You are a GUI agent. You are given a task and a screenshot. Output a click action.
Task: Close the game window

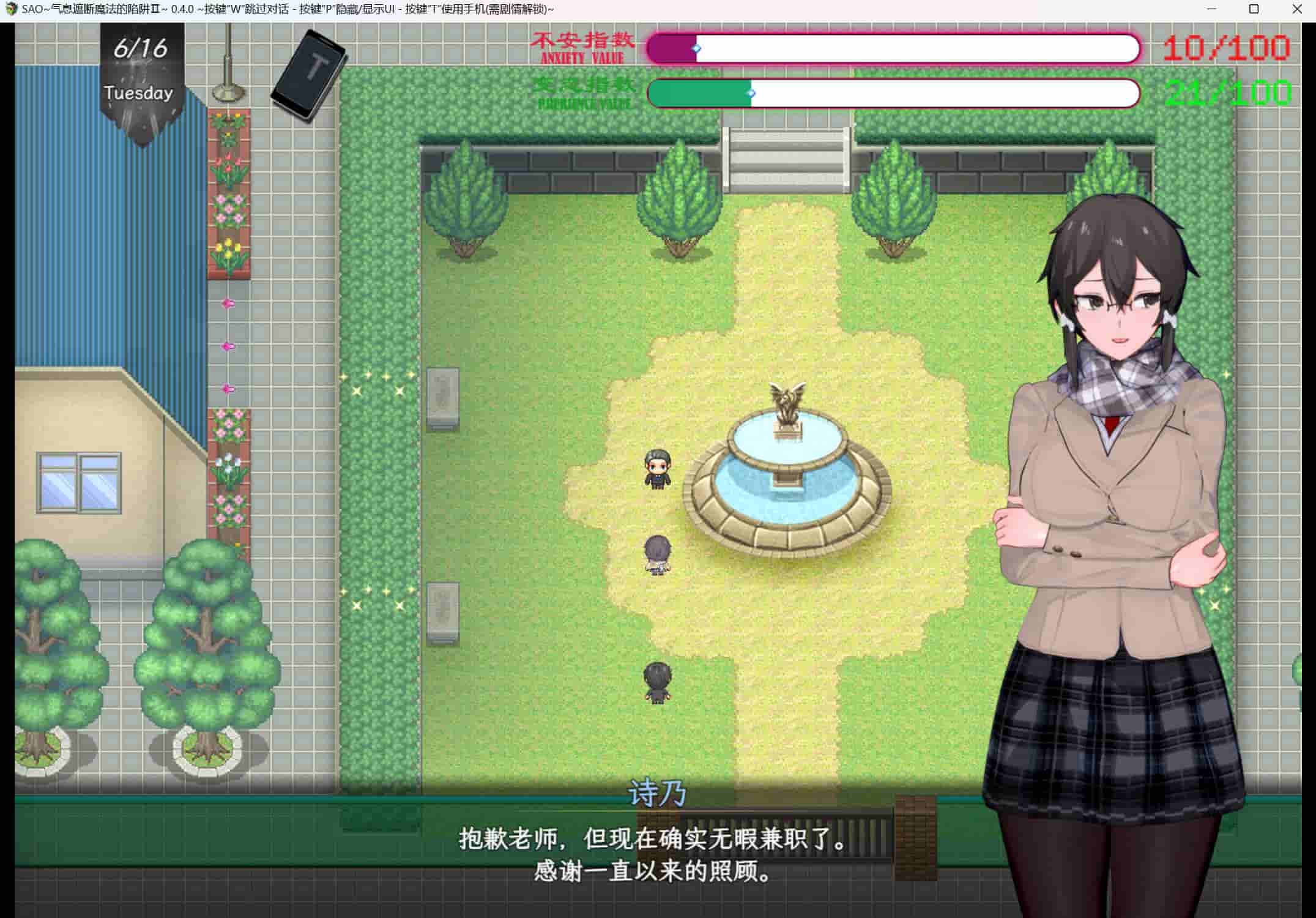1297,9
